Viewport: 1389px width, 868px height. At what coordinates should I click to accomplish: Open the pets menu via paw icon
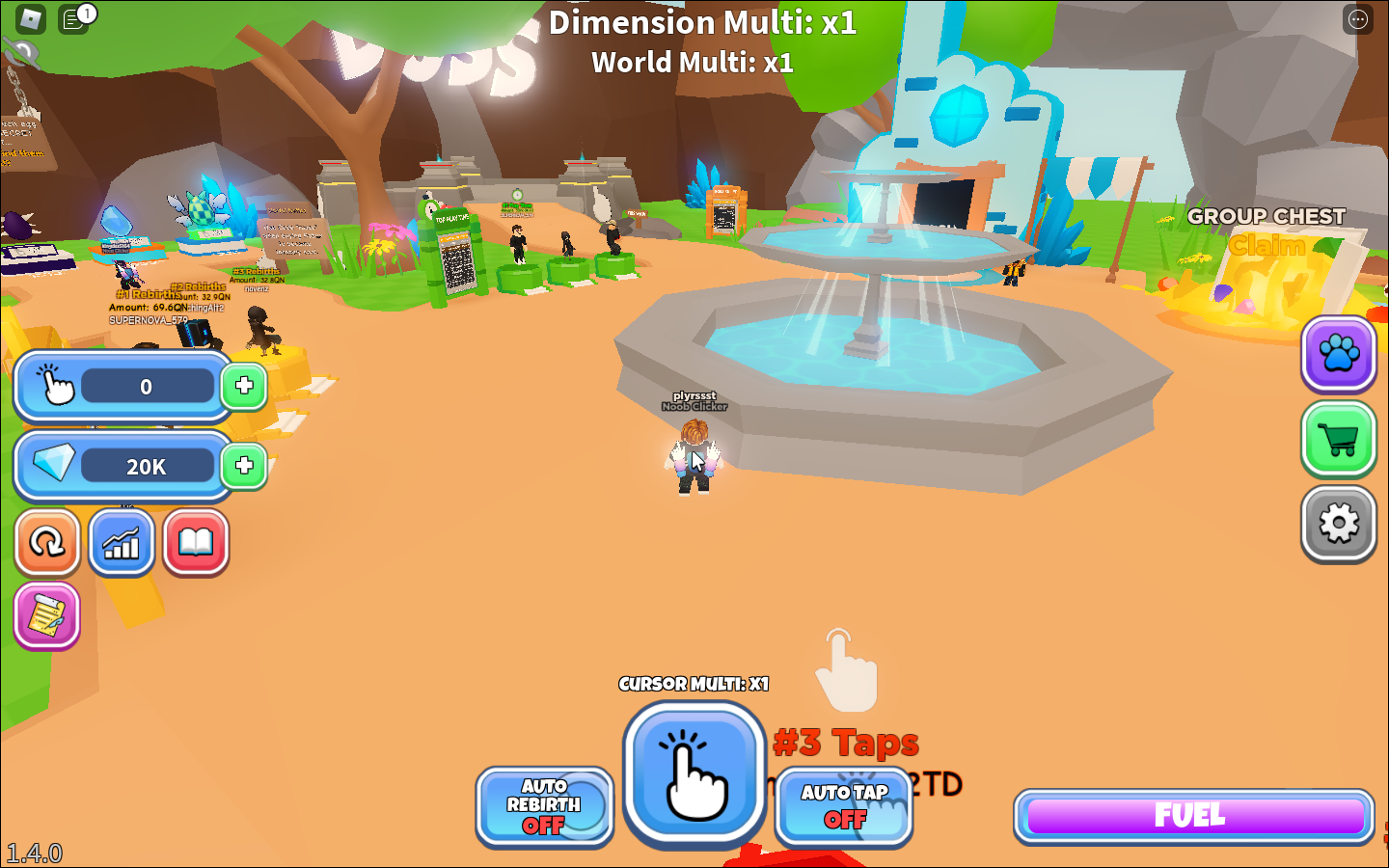[x=1338, y=355]
